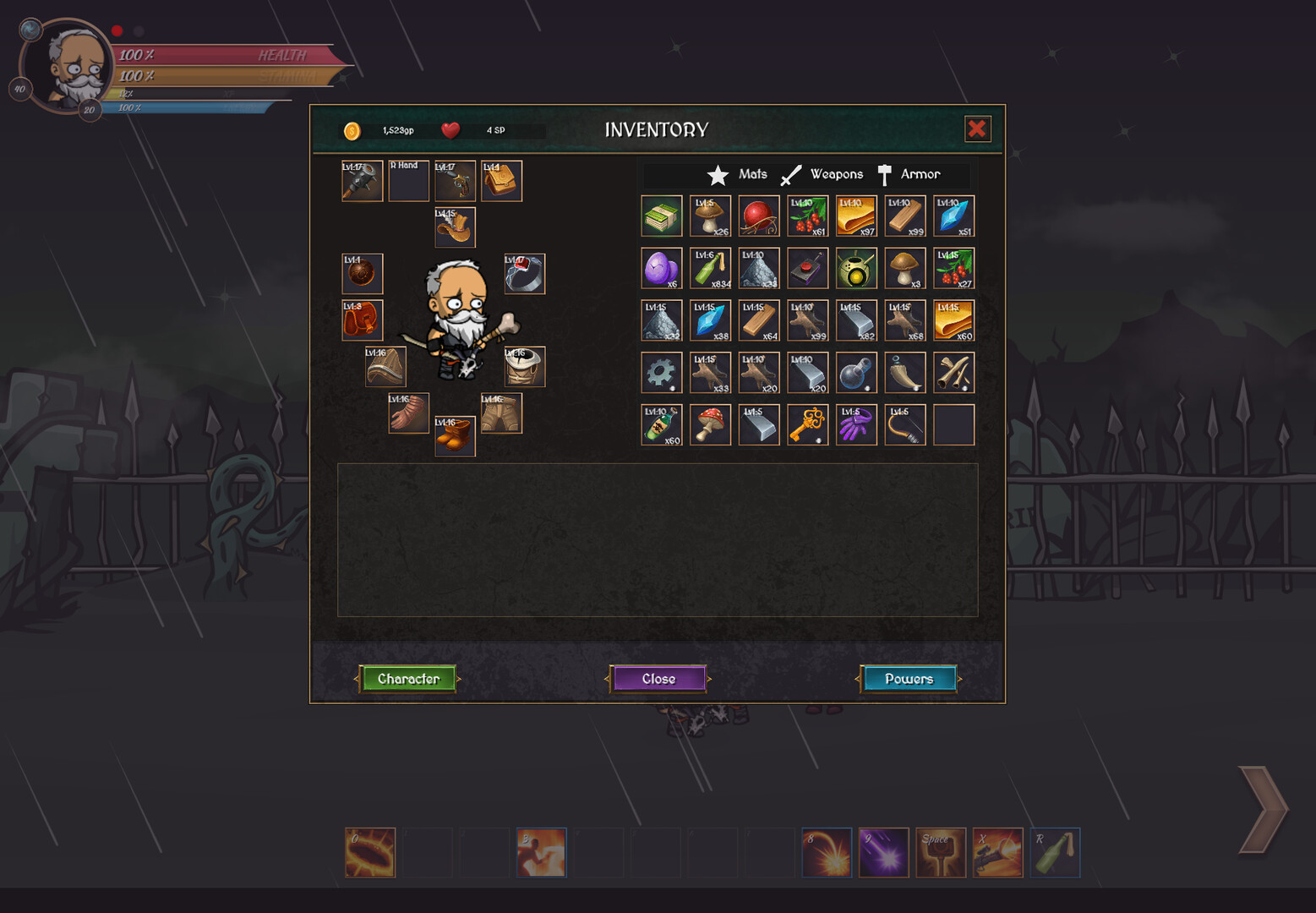Activate the fire ring ability

[x=370, y=852]
